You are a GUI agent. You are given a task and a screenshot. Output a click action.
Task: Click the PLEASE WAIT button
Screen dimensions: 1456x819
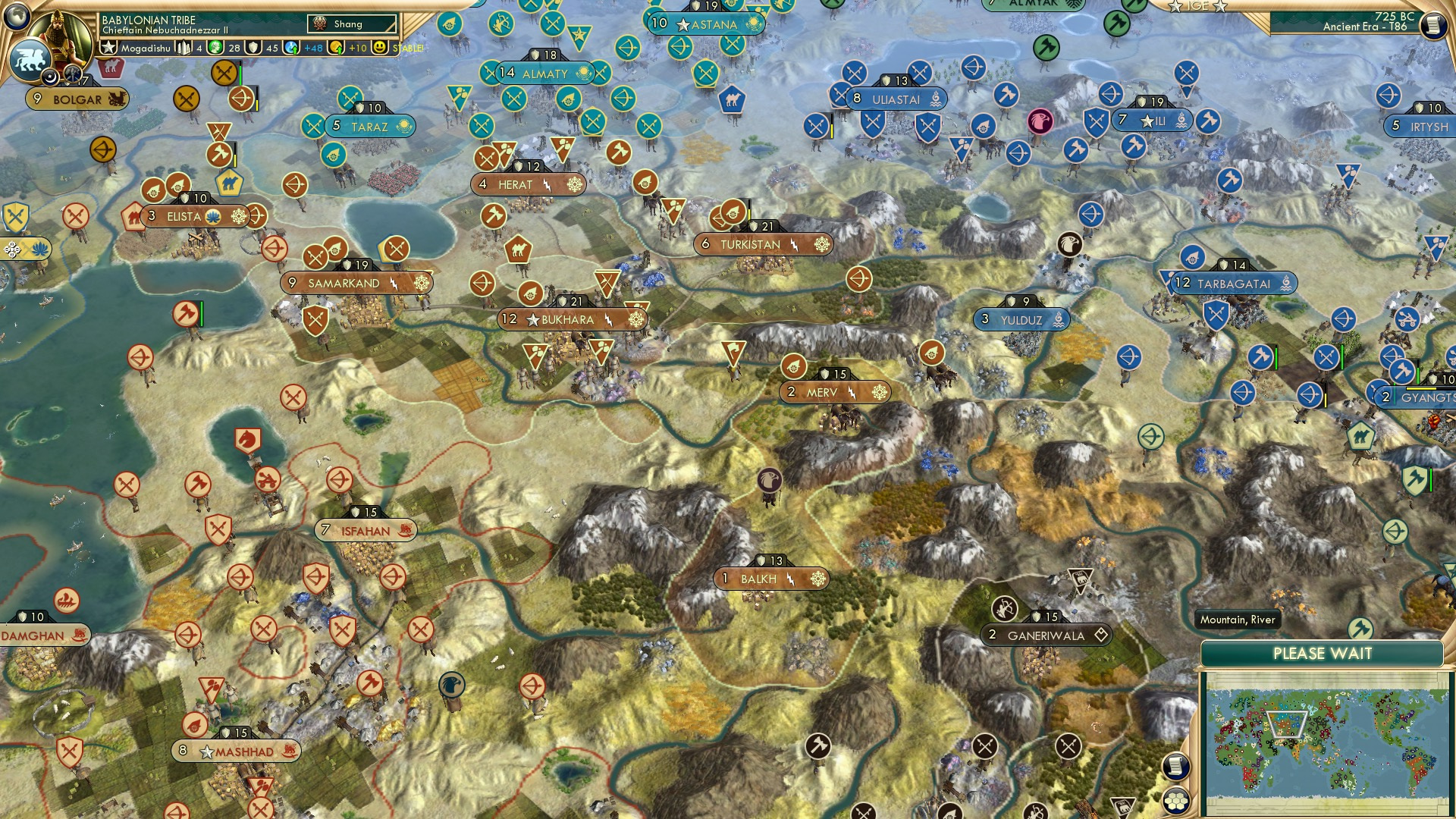[1323, 652]
